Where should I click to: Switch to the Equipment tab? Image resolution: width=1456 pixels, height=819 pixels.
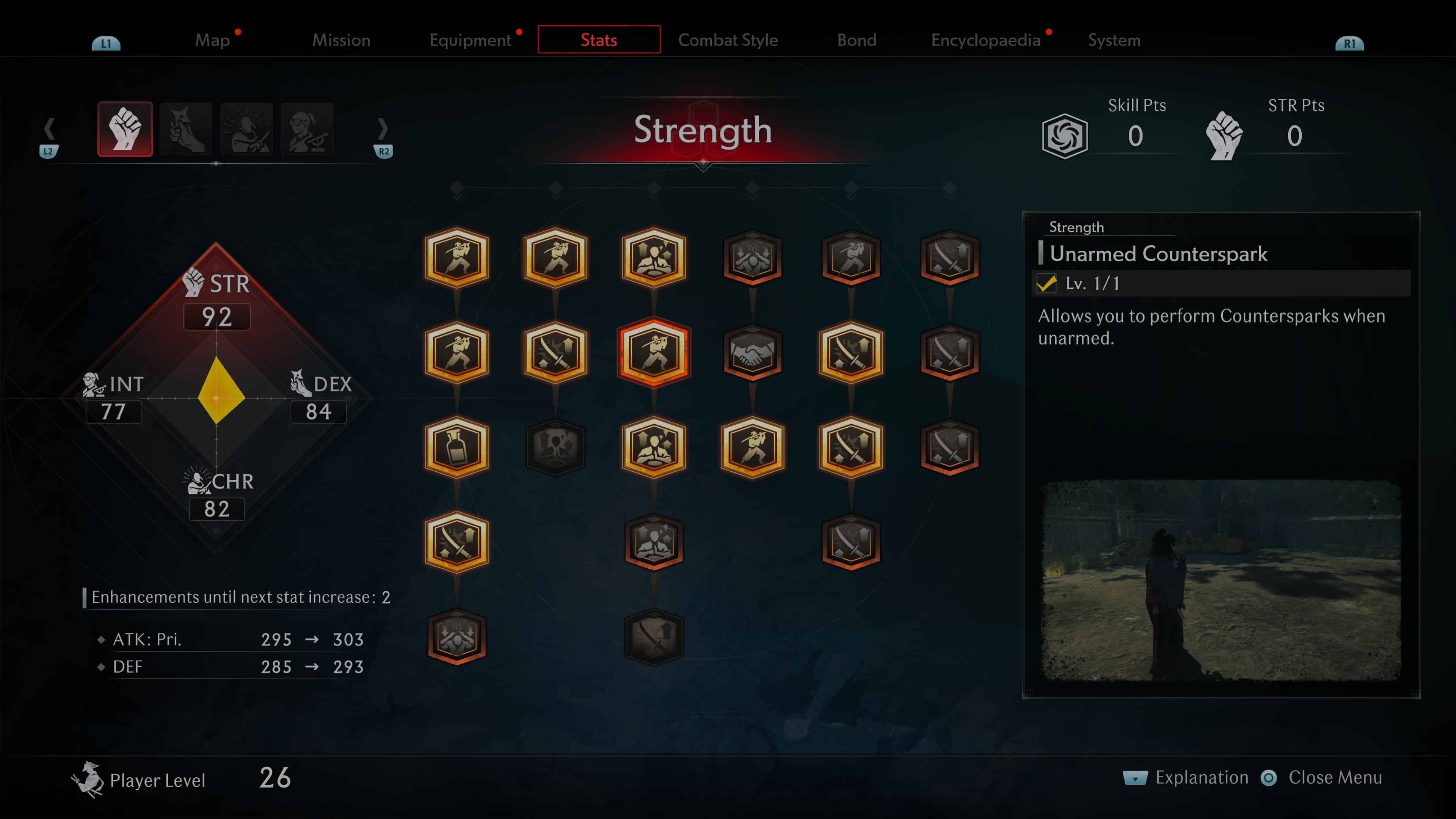[470, 39]
